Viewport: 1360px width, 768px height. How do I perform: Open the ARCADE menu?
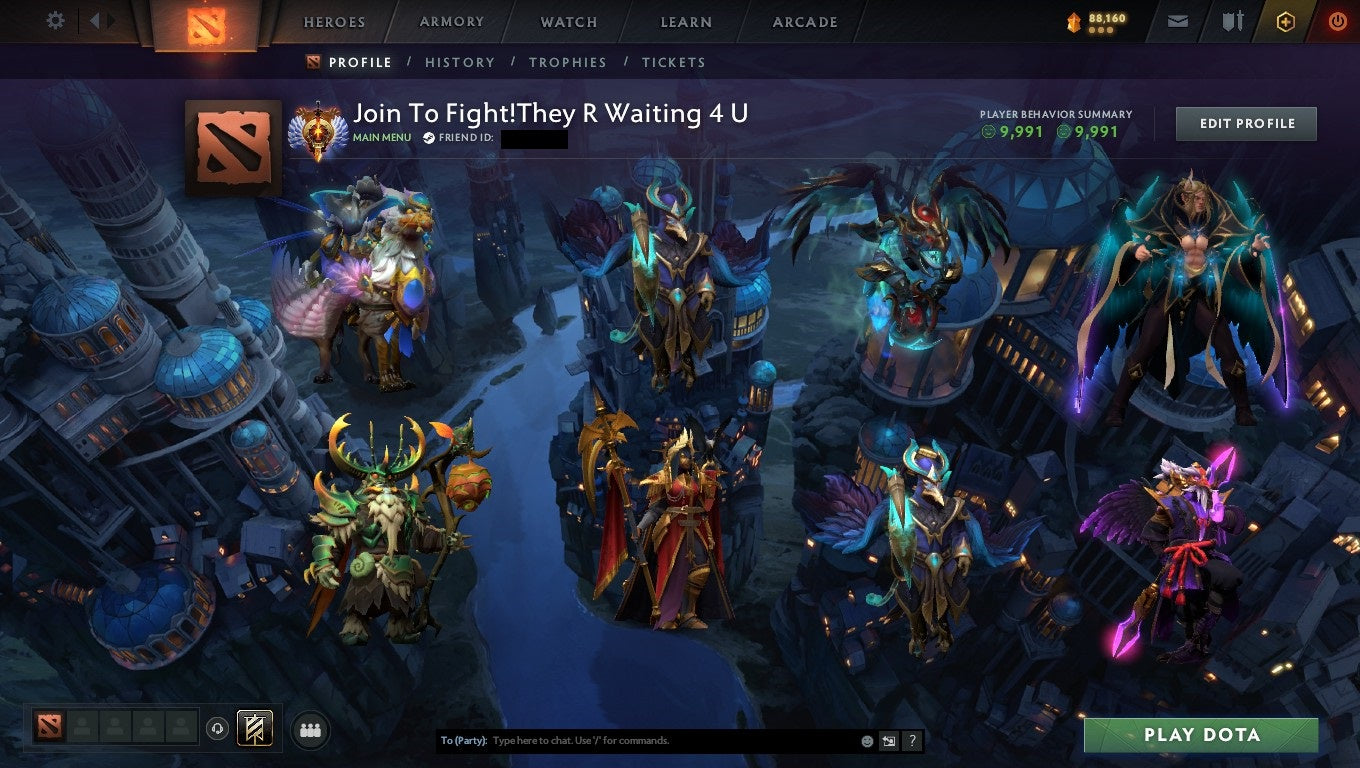[804, 21]
